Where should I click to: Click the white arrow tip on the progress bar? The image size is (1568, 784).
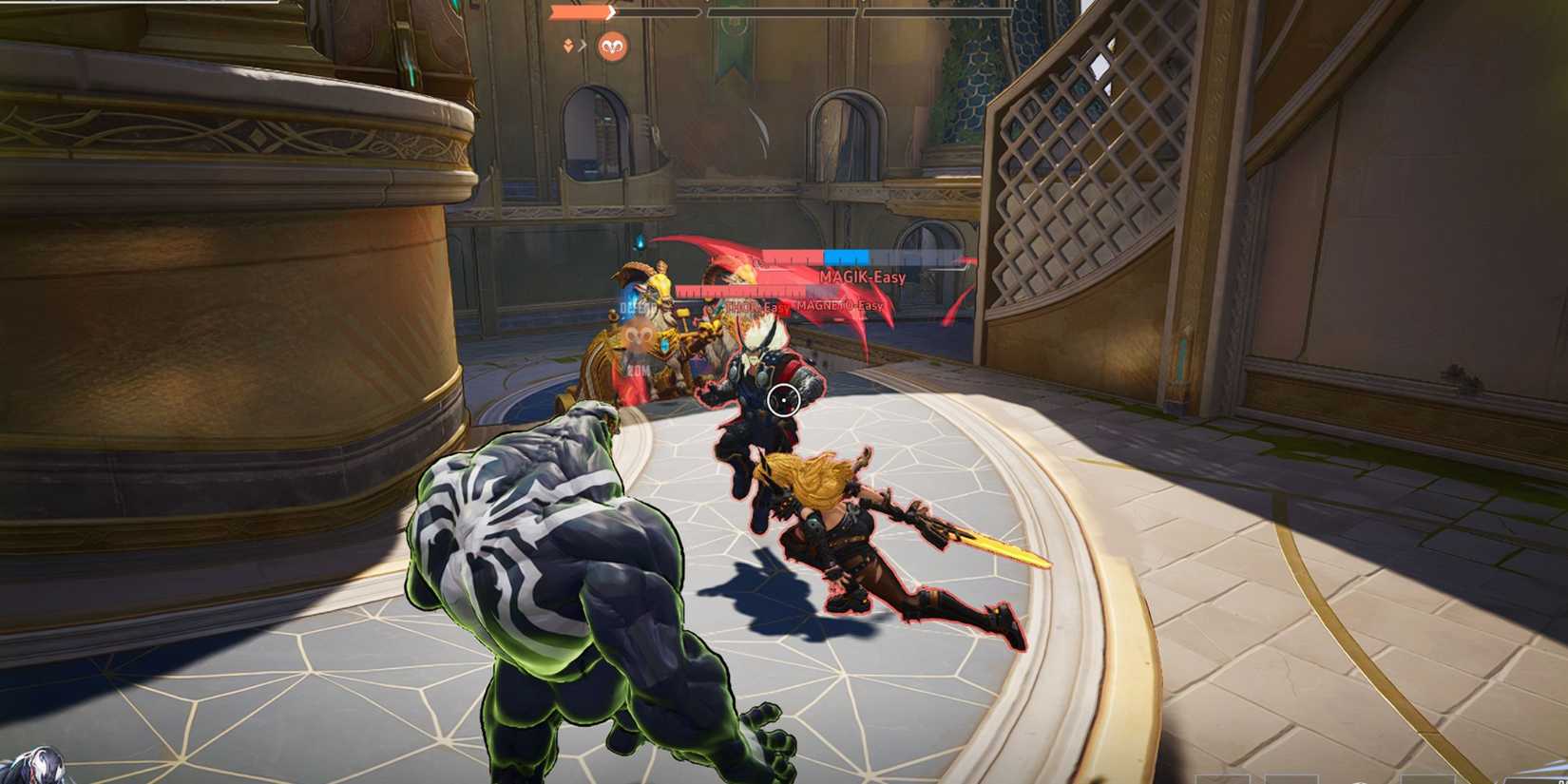pyautogui.click(x=611, y=11)
